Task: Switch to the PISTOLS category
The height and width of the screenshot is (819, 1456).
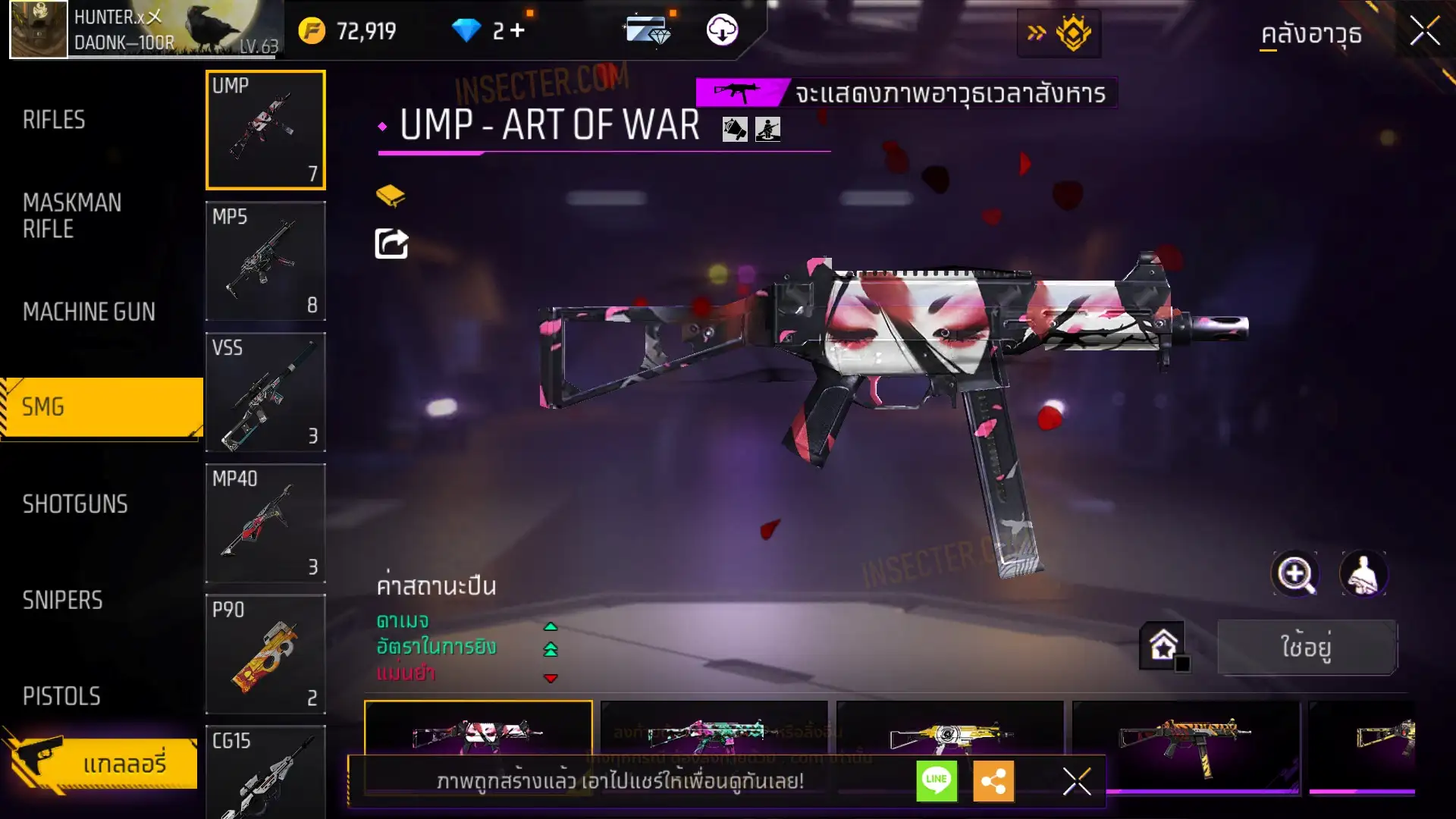Action: pos(61,696)
